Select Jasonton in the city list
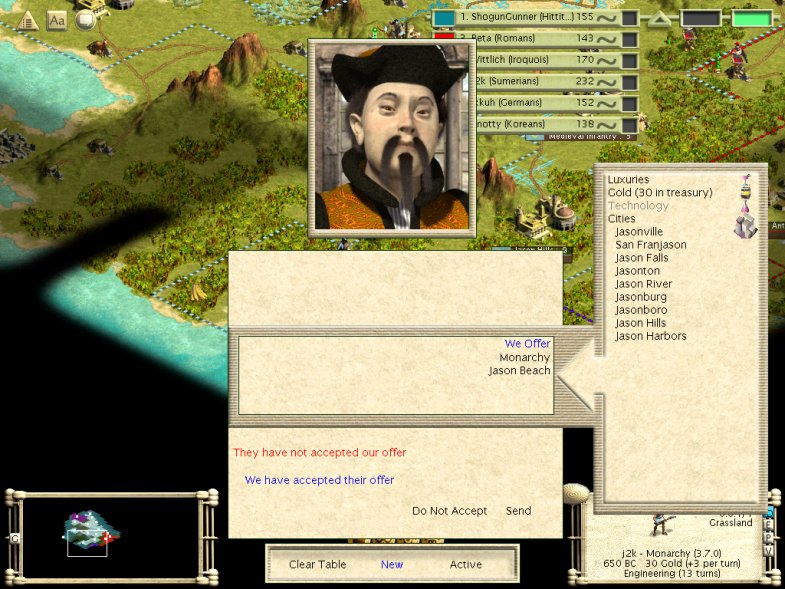The width and height of the screenshot is (785, 589). (637, 271)
